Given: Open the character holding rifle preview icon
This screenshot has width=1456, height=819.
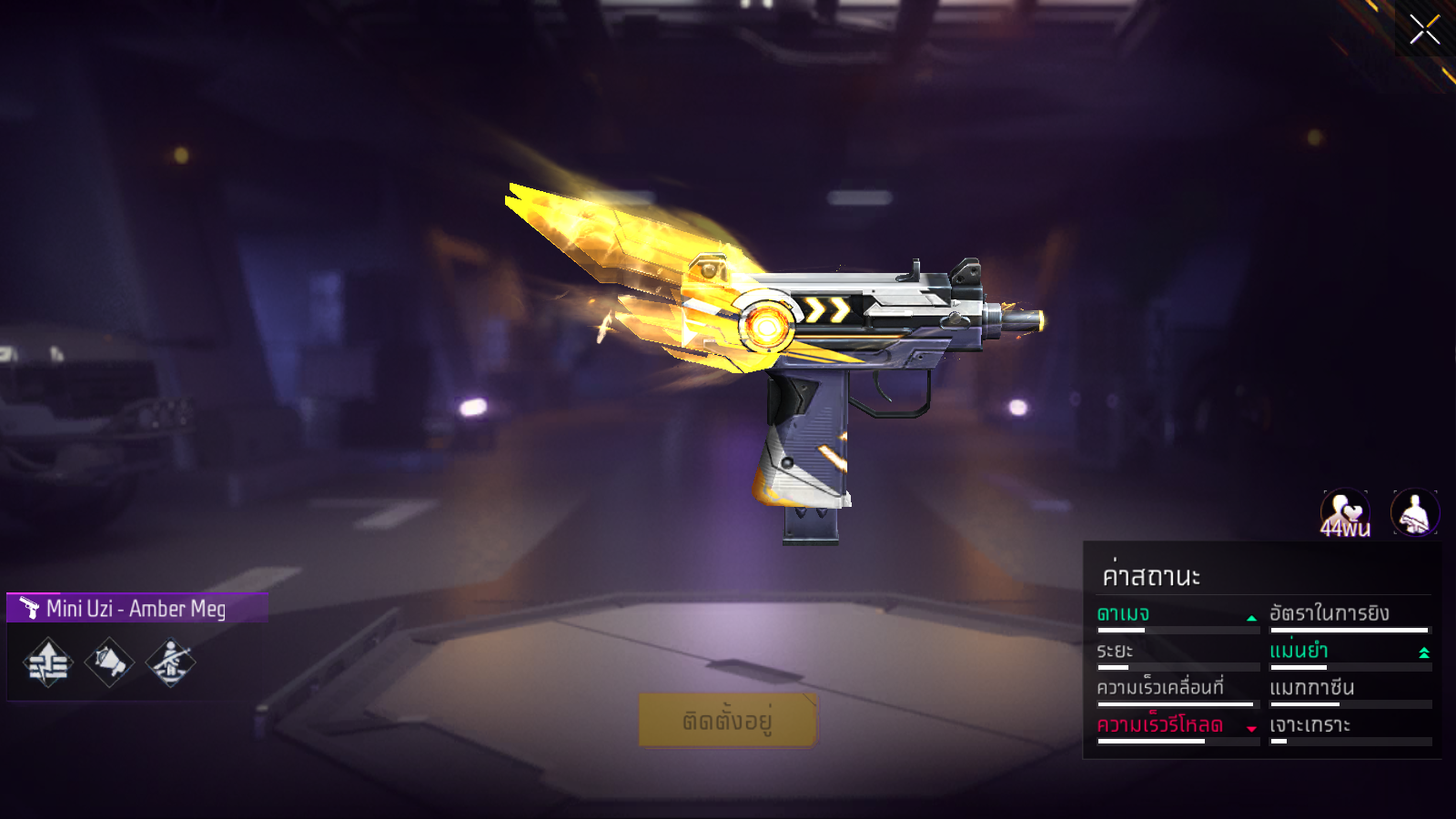Looking at the screenshot, I should 1415,513.
